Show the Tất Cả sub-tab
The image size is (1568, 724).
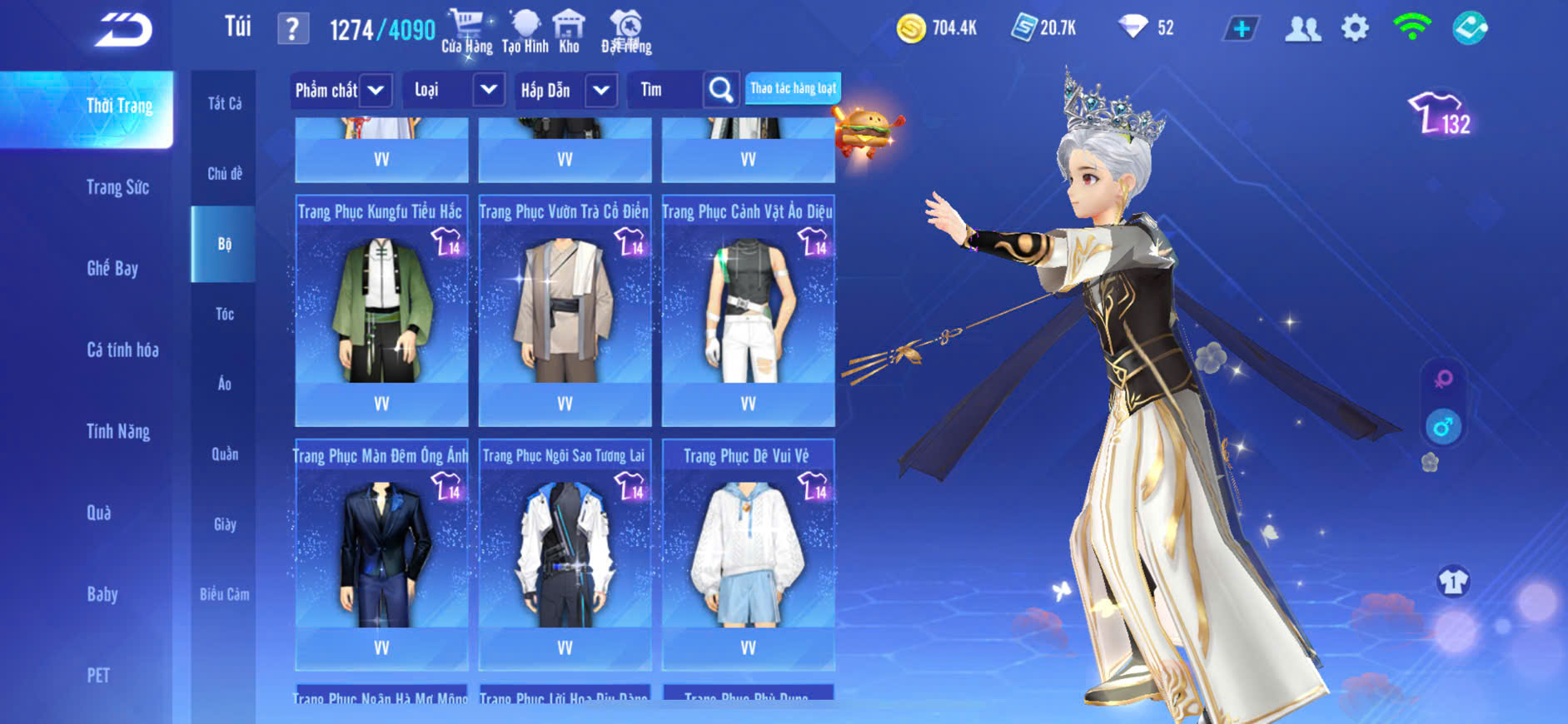(224, 103)
